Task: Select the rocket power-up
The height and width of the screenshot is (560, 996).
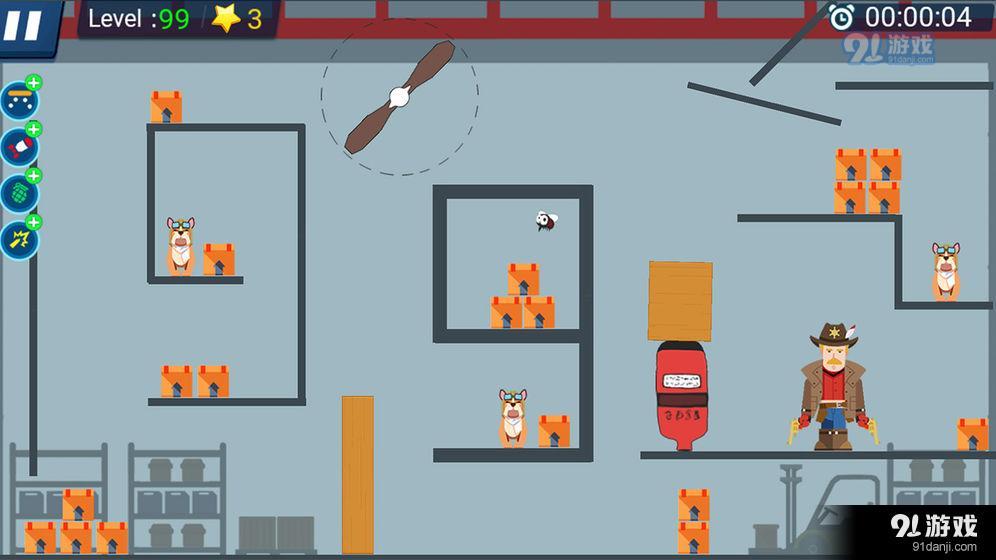Action: click(x=18, y=148)
